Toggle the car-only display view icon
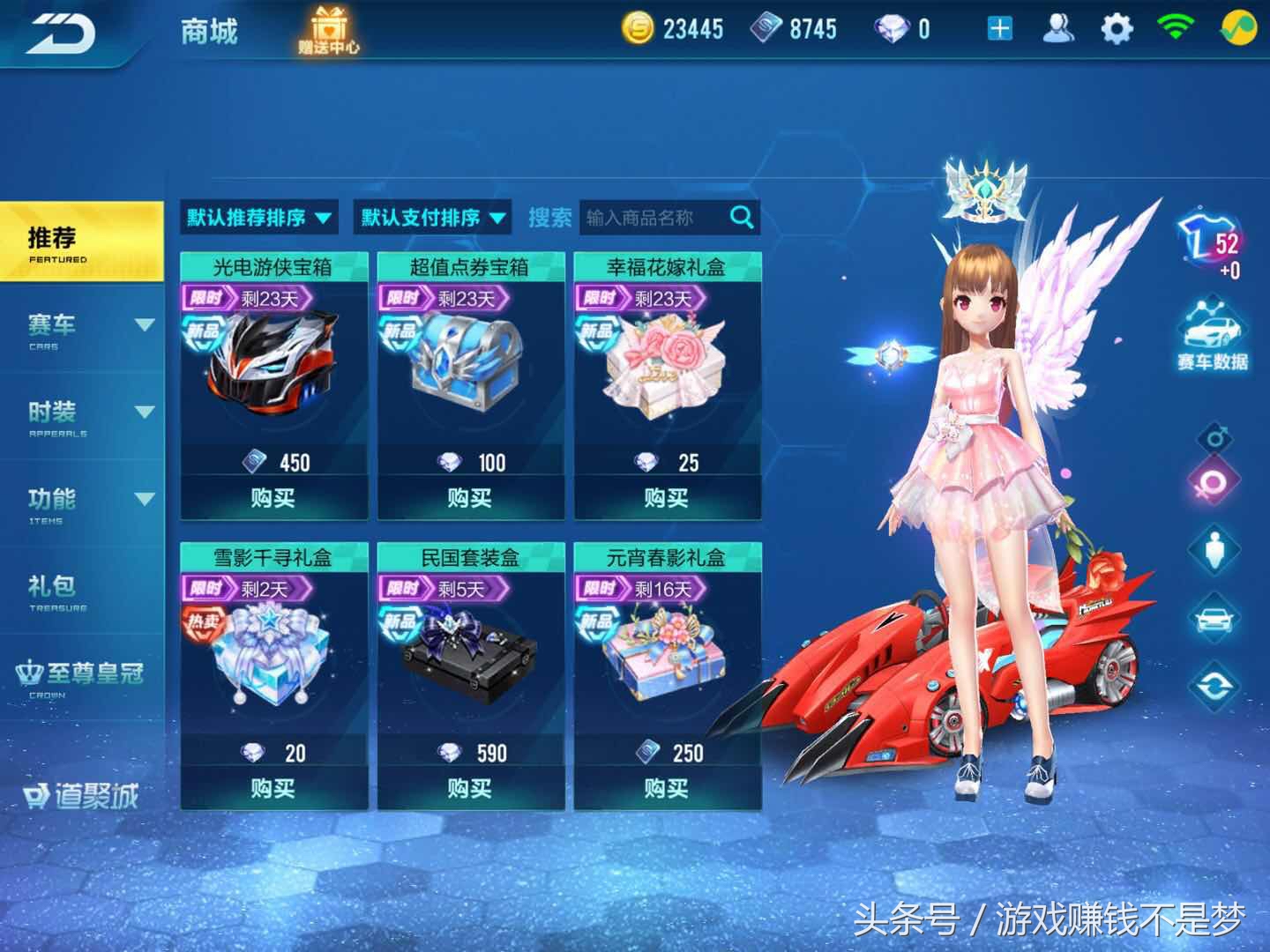Image resolution: width=1270 pixels, height=952 pixels. (1213, 617)
